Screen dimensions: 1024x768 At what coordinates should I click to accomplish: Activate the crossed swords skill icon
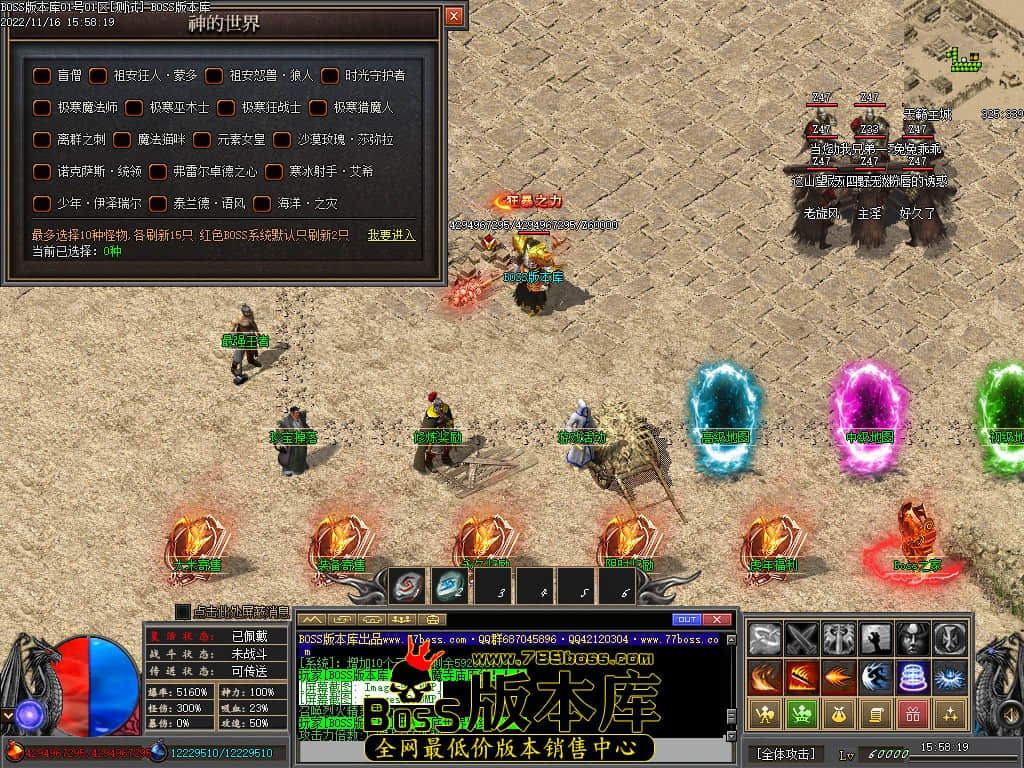(x=802, y=637)
